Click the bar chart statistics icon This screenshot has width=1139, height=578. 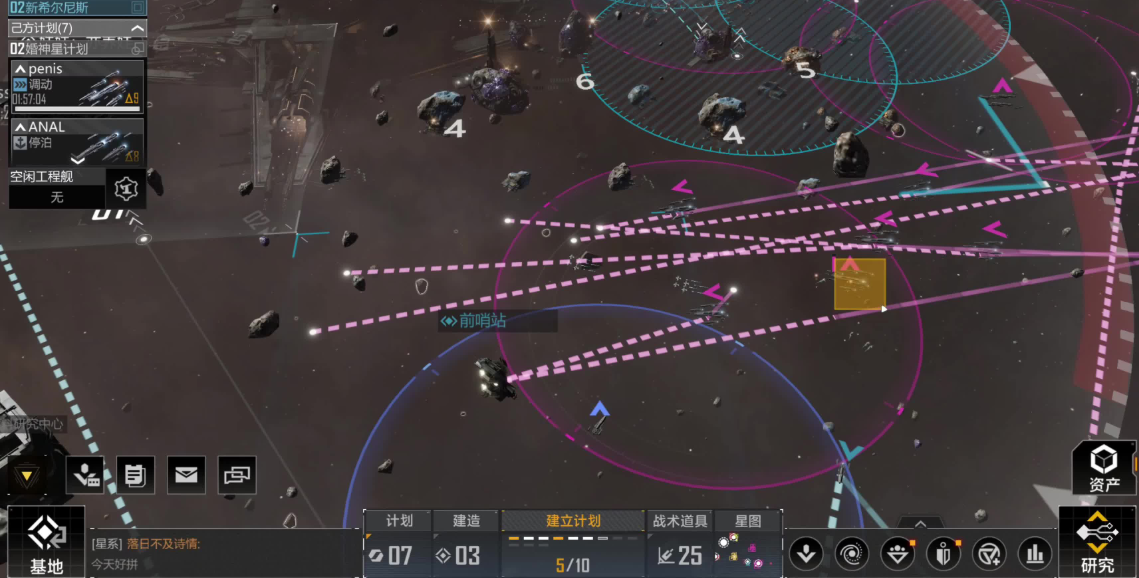pyautogui.click(x=1035, y=552)
